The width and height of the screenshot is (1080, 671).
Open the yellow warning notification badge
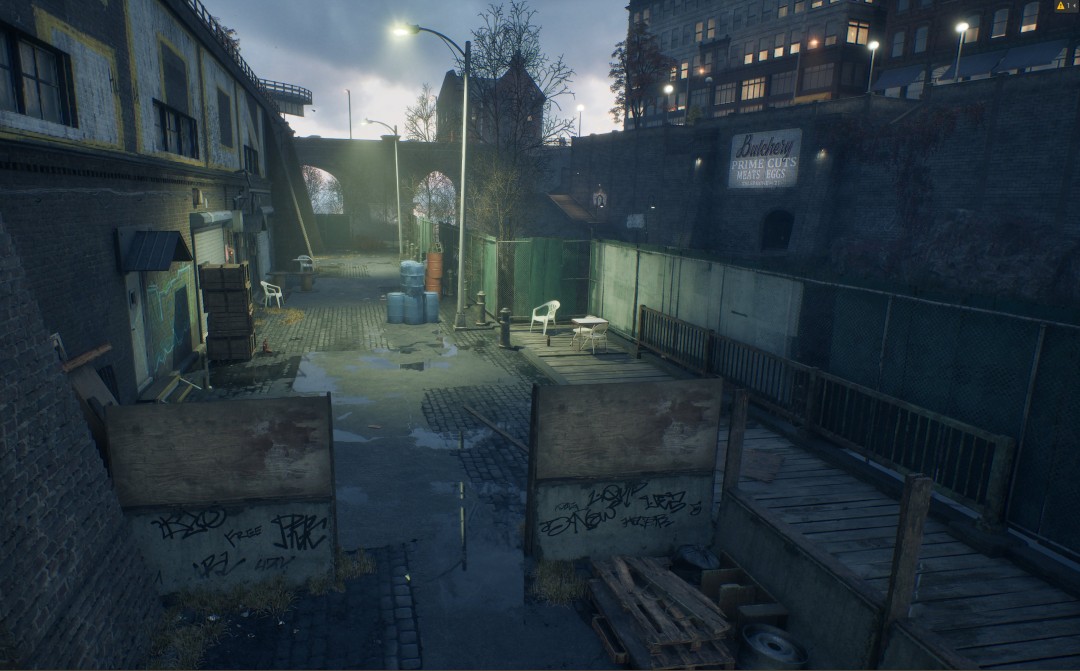pyautogui.click(x=1065, y=6)
